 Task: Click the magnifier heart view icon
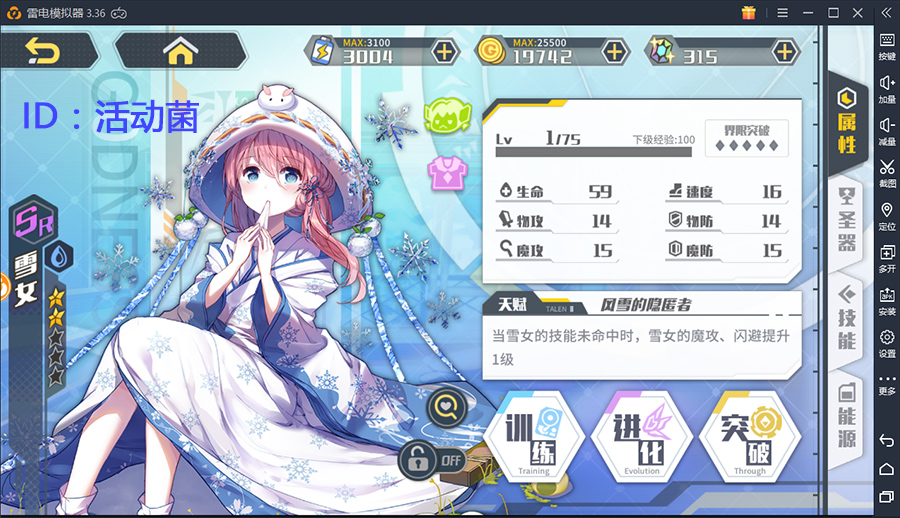446,406
